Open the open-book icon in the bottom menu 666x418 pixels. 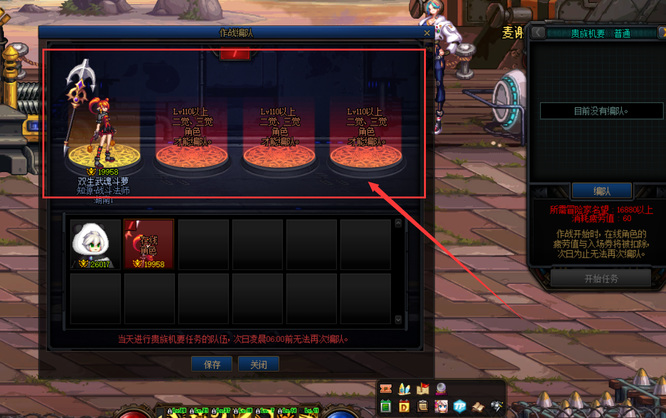[478, 407]
